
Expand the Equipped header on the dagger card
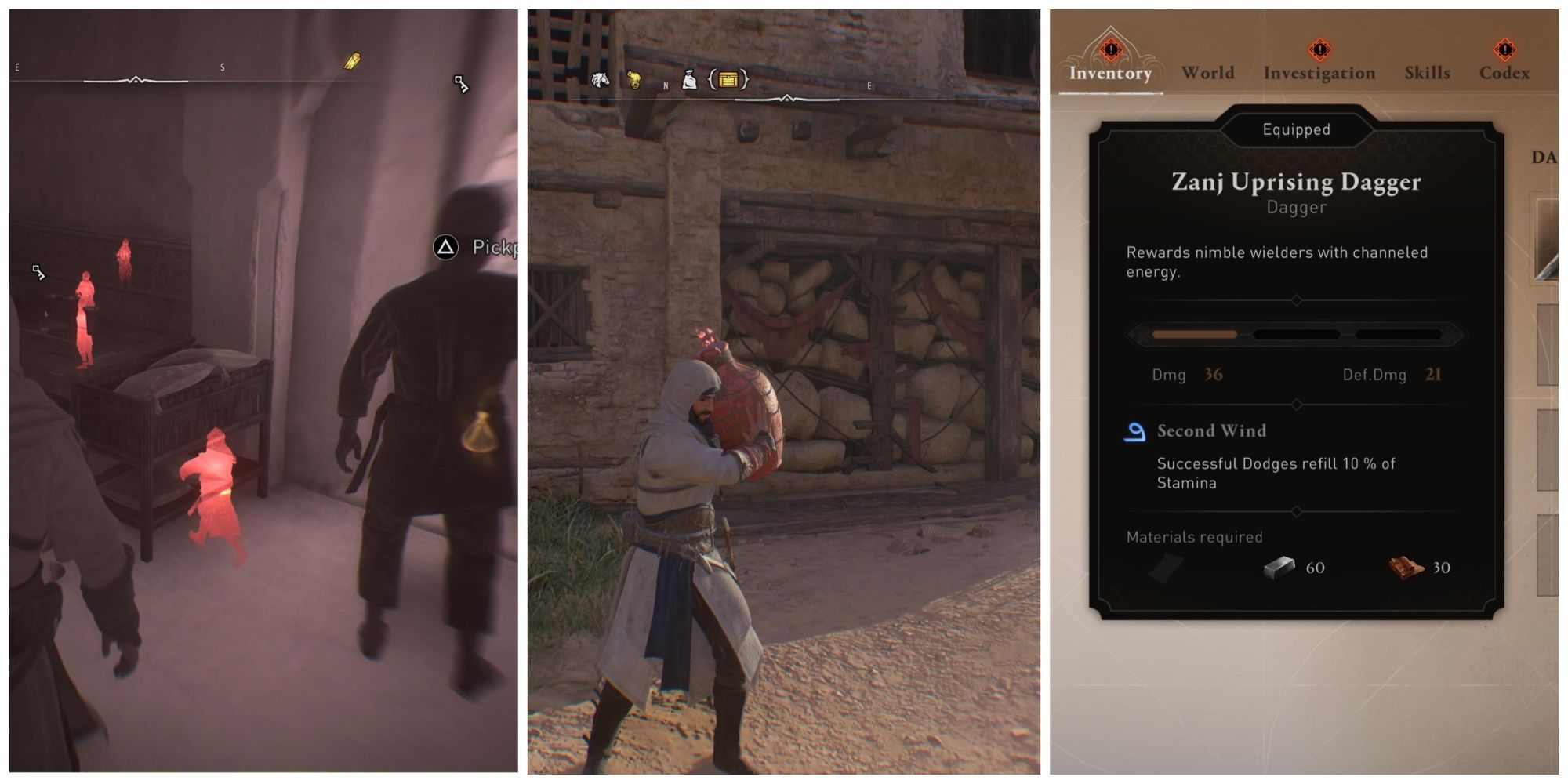click(1297, 130)
